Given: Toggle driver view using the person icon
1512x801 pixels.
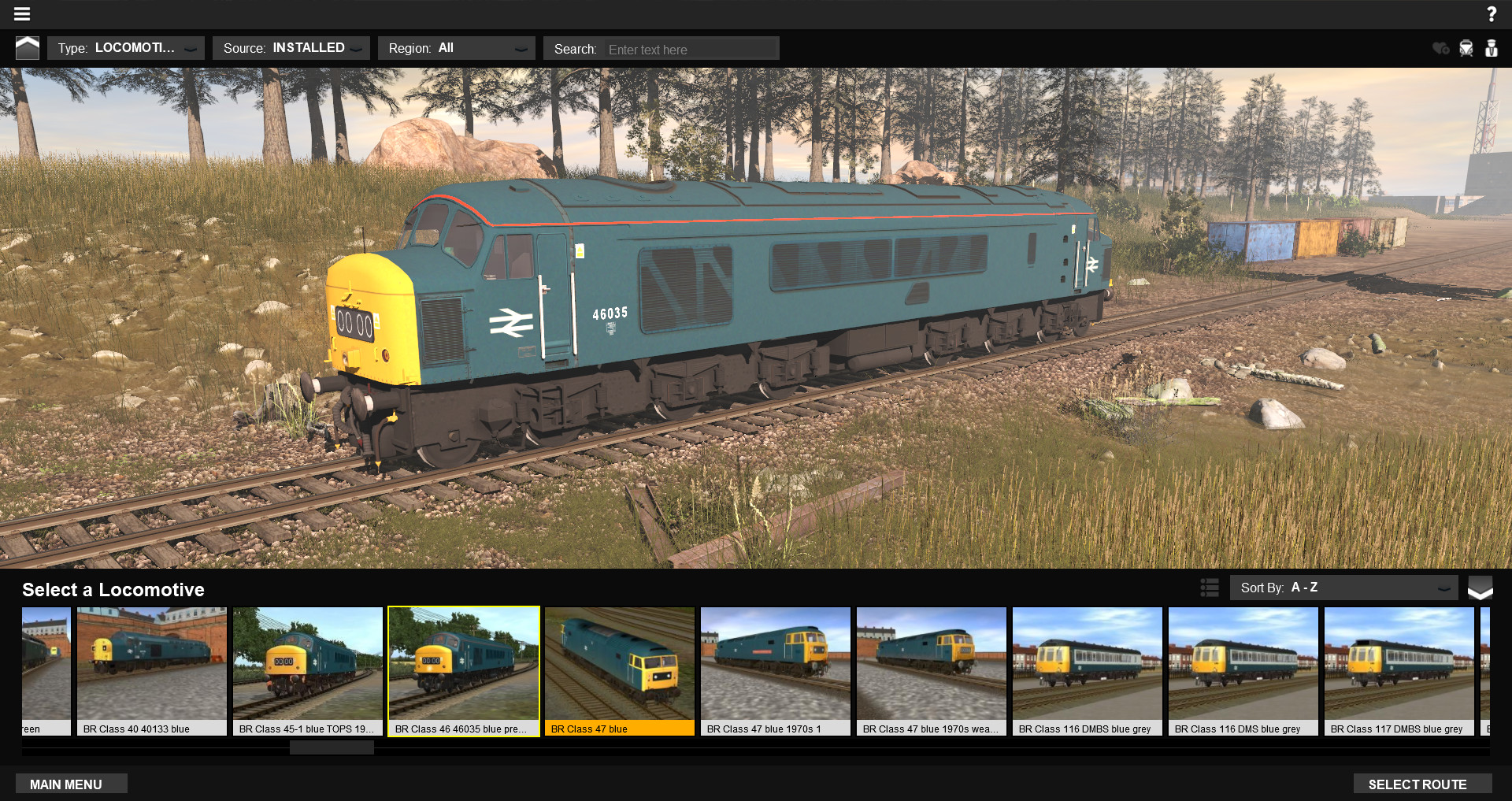Looking at the screenshot, I should [1492, 48].
